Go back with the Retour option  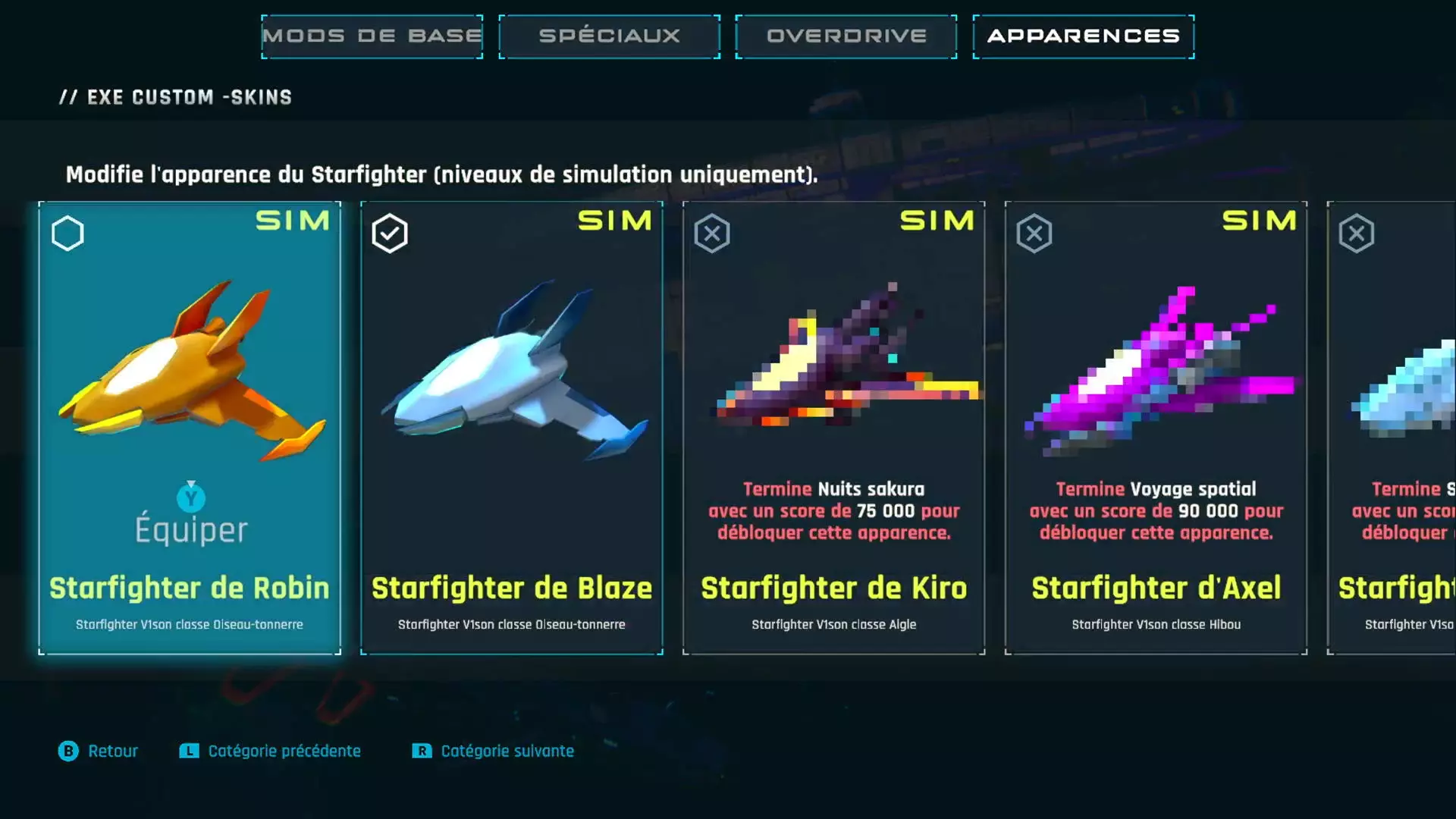pyautogui.click(x=99, y=751)
